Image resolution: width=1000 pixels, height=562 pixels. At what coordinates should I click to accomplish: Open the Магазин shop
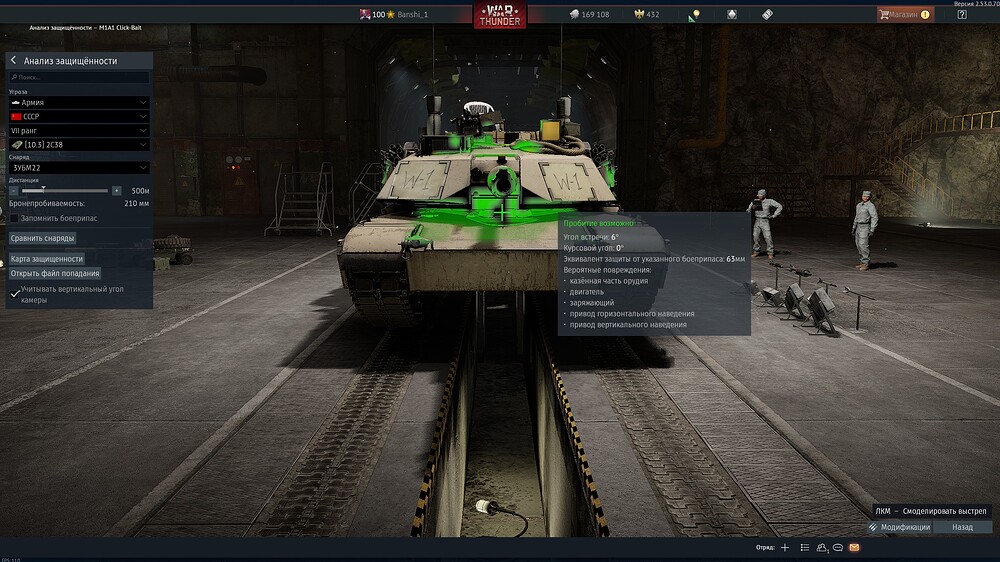pos(905,14)
